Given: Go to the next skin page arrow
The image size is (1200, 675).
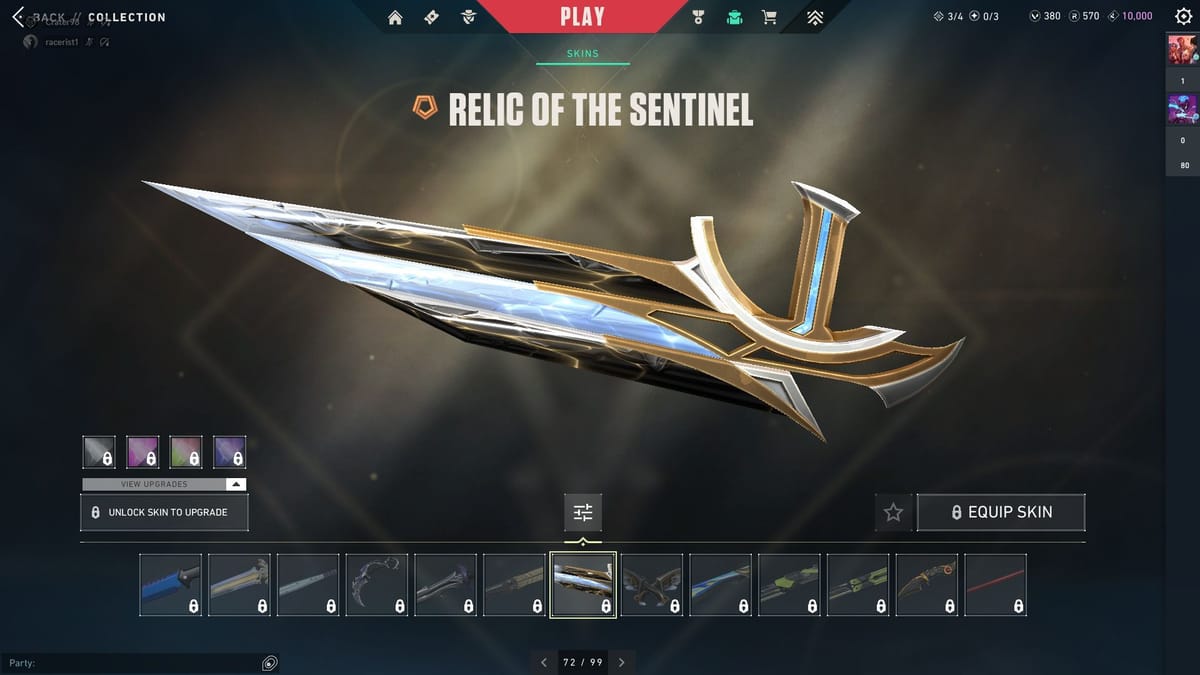Looking at the screenshot, I should pos(622,662).
